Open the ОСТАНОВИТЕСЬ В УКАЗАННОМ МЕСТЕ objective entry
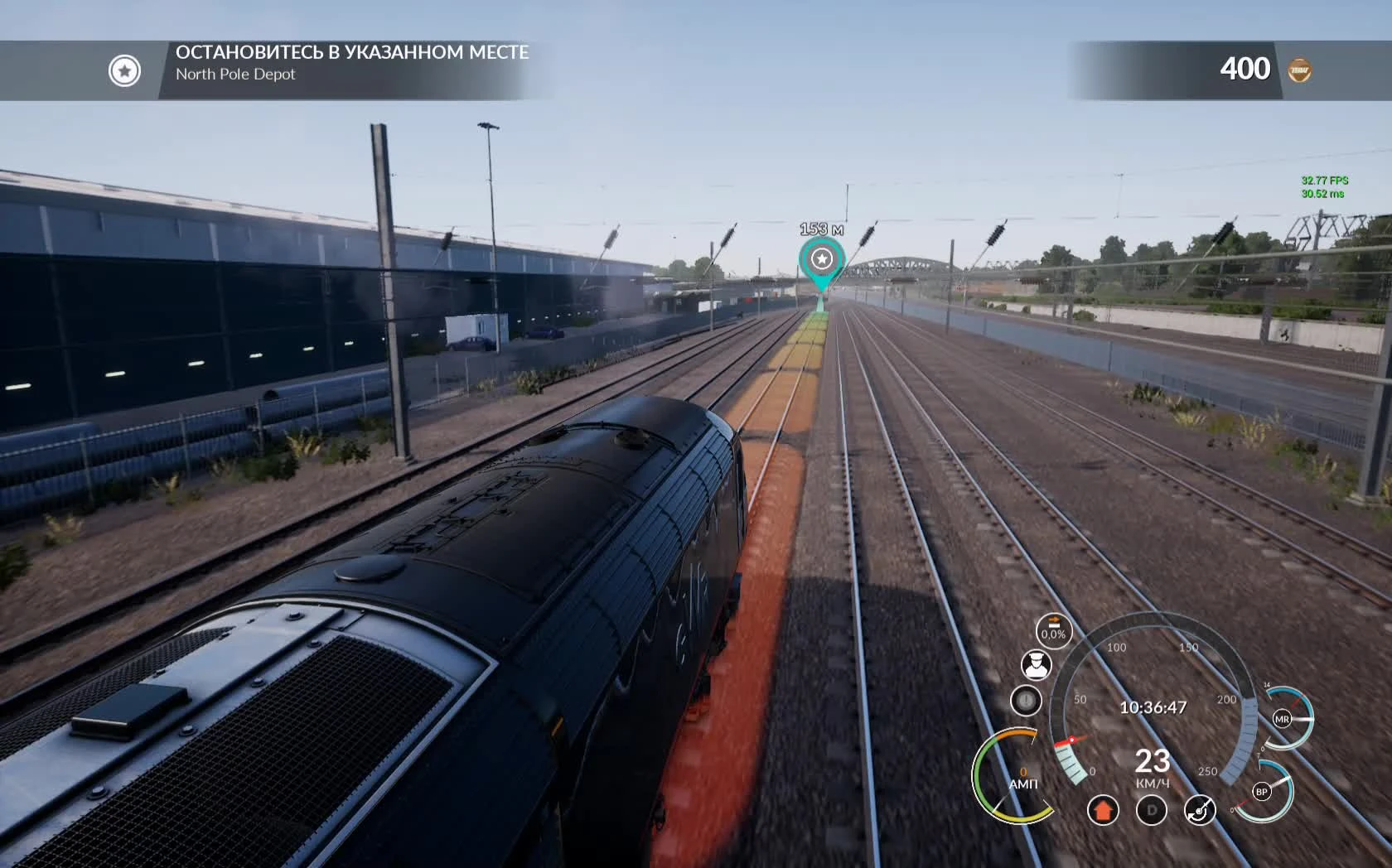 351,52
